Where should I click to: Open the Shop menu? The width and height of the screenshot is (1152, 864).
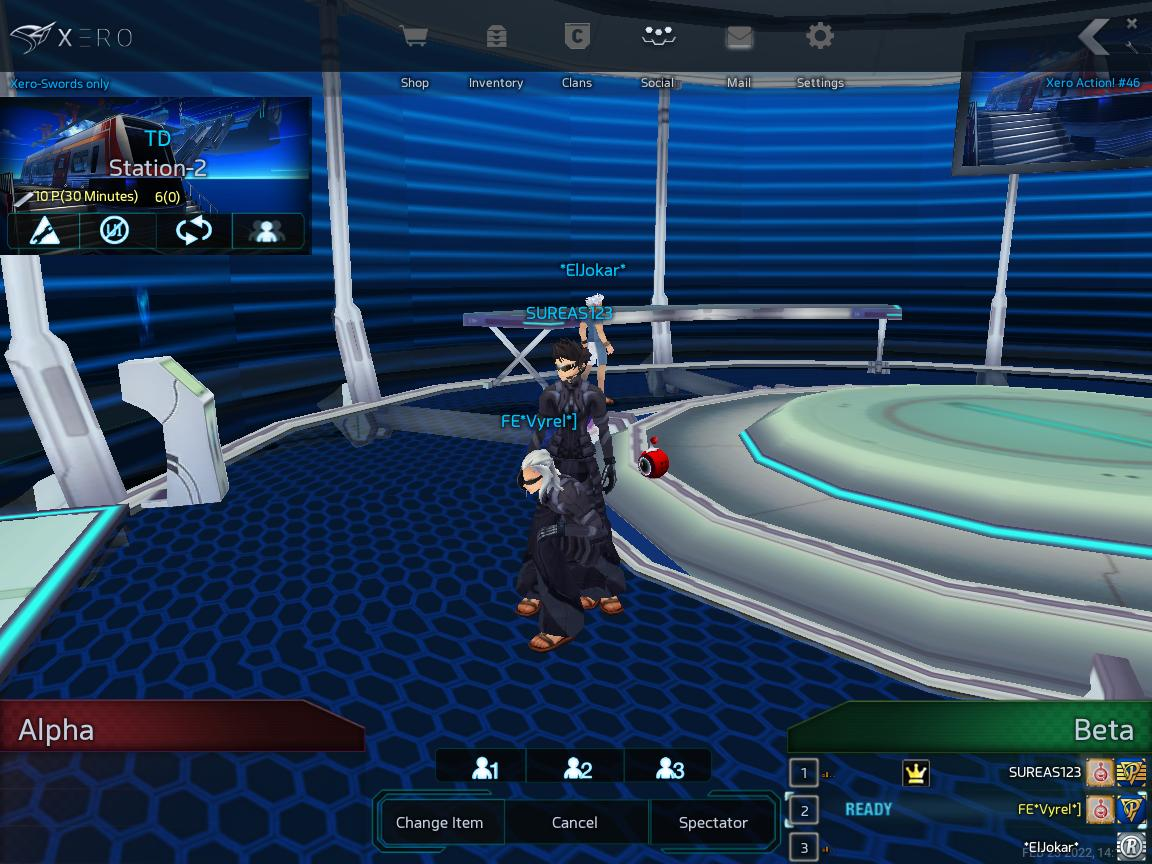[x=414, y=52]
